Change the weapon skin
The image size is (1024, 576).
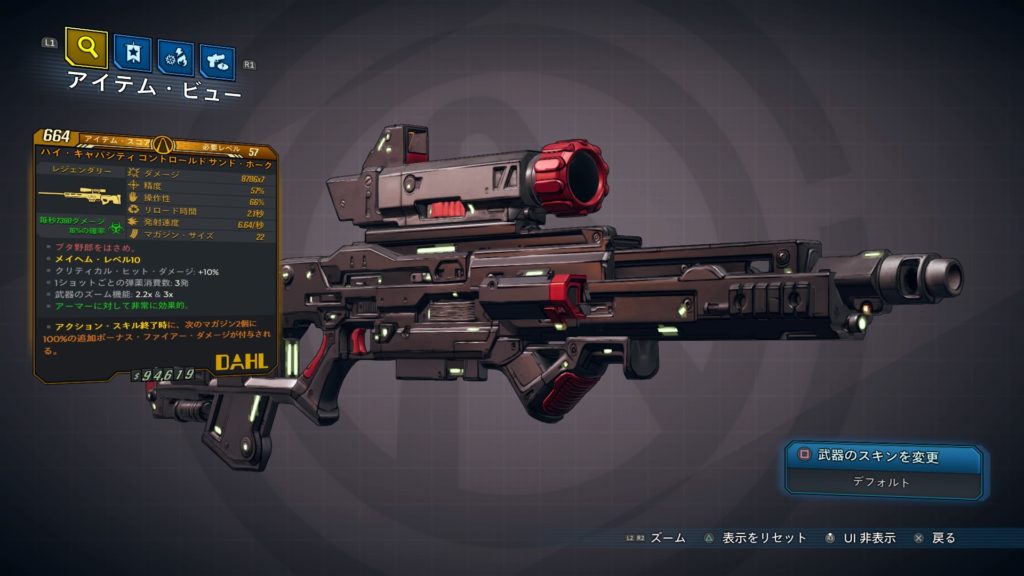(x=883, y=457)
